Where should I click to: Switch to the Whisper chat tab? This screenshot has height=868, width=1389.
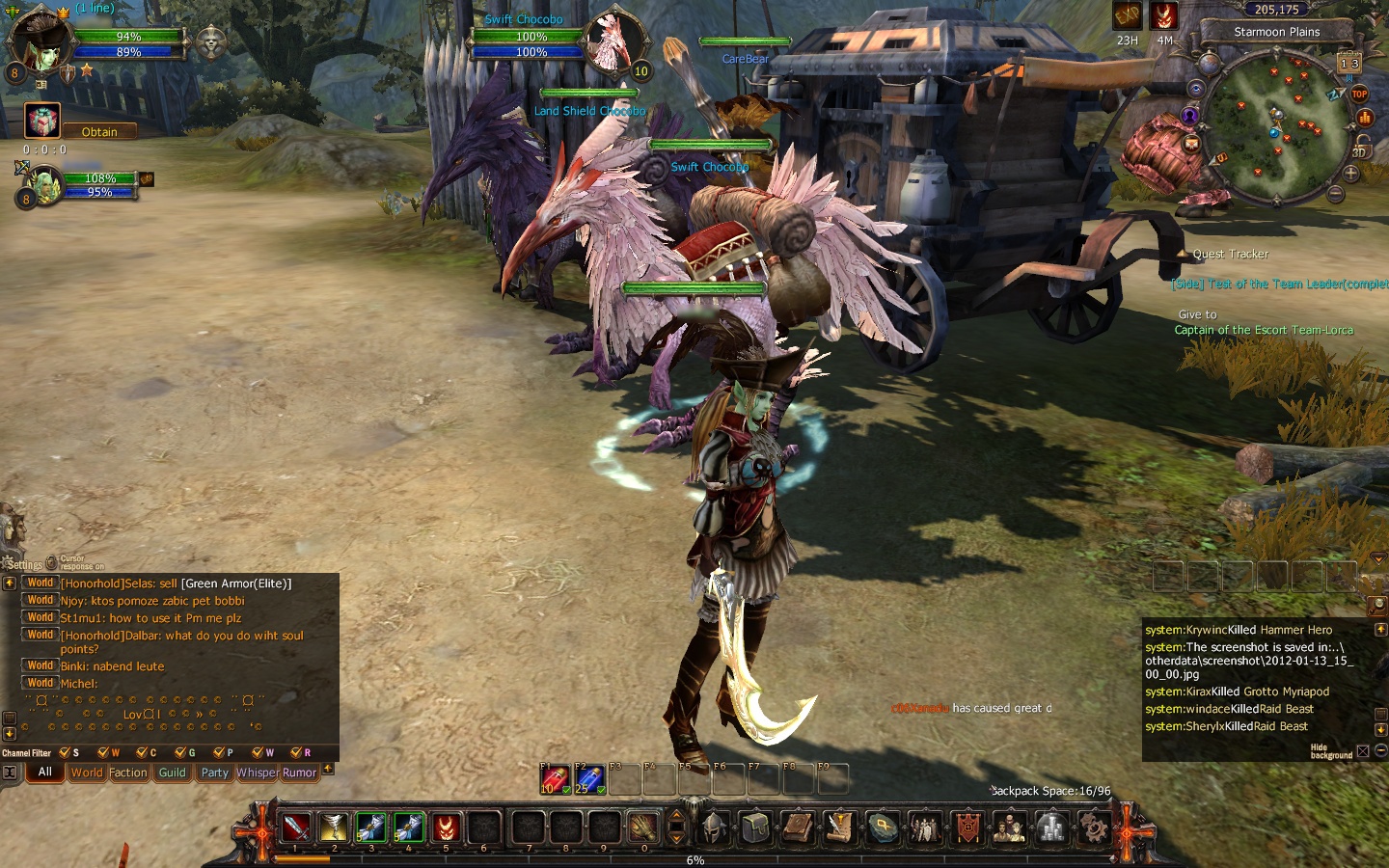pyautogui.click(x=257, y=773)
